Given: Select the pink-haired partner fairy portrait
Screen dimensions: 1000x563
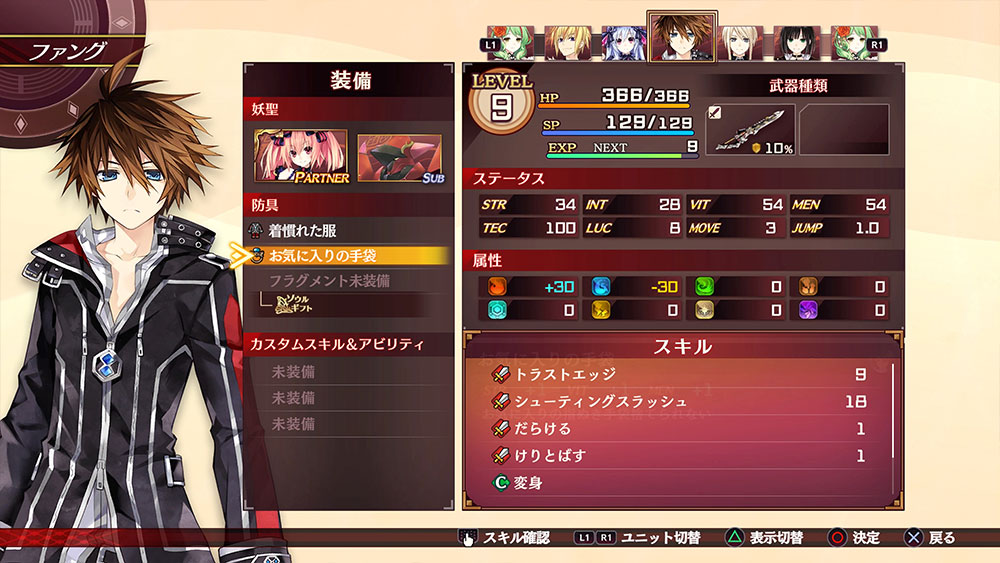Looking at the screenshot, I should (301, 158).
